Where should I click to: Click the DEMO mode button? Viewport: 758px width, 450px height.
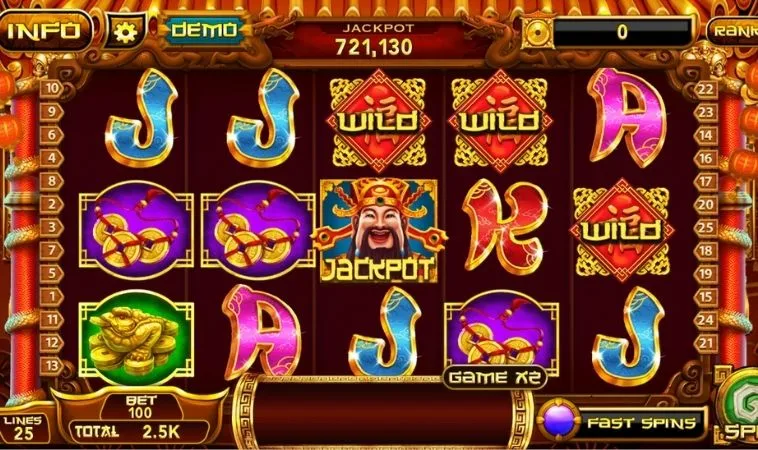204,30
